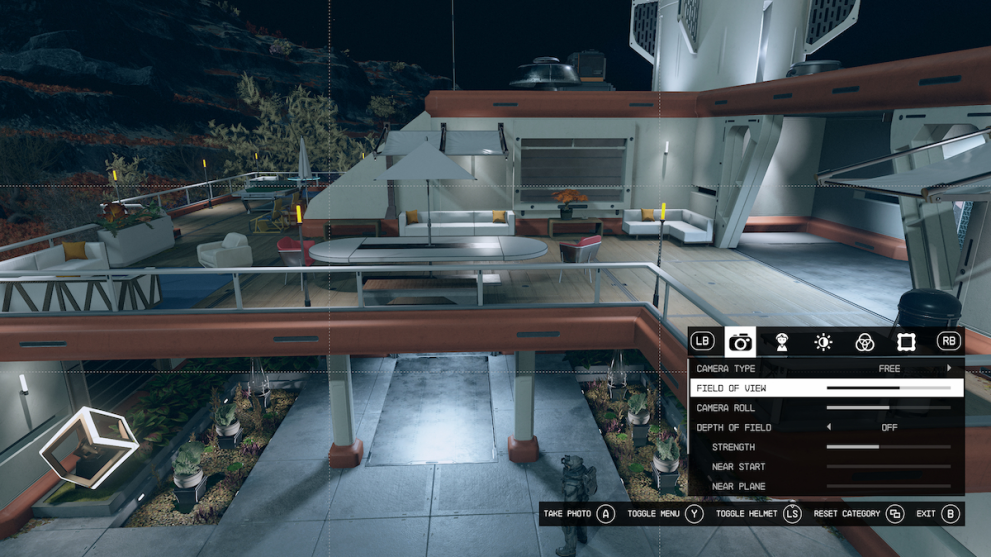Open the color filters tab
Screen dimensions: 991x557
pos(865,342)
